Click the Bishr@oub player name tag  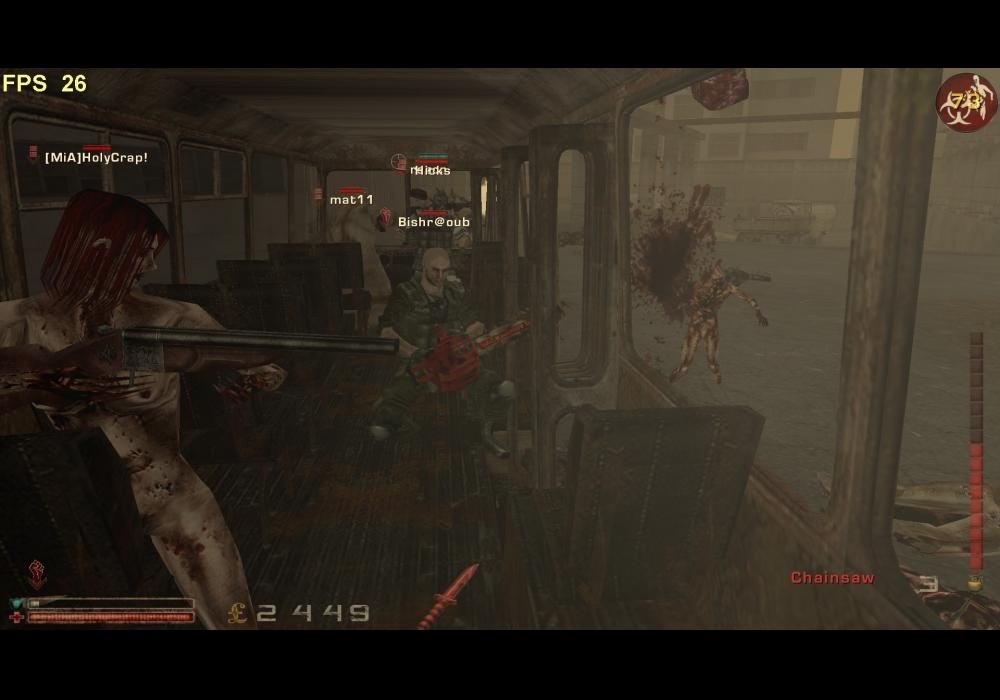click(433, 222)
